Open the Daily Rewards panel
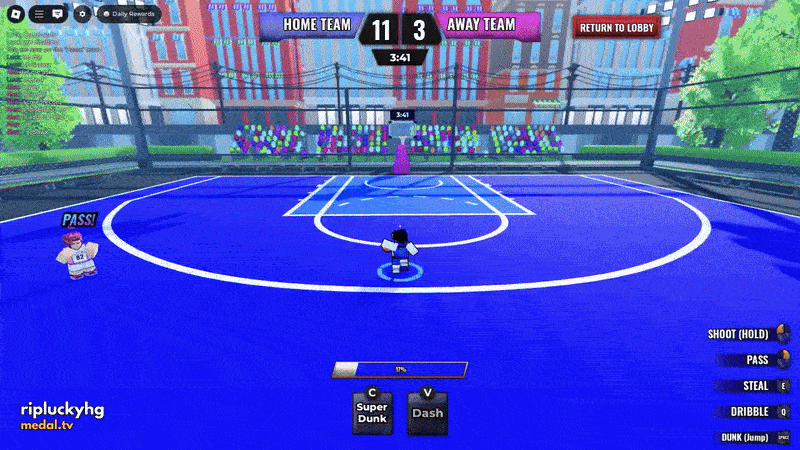Viewport: 800px width, 450px height. (129, 14)
